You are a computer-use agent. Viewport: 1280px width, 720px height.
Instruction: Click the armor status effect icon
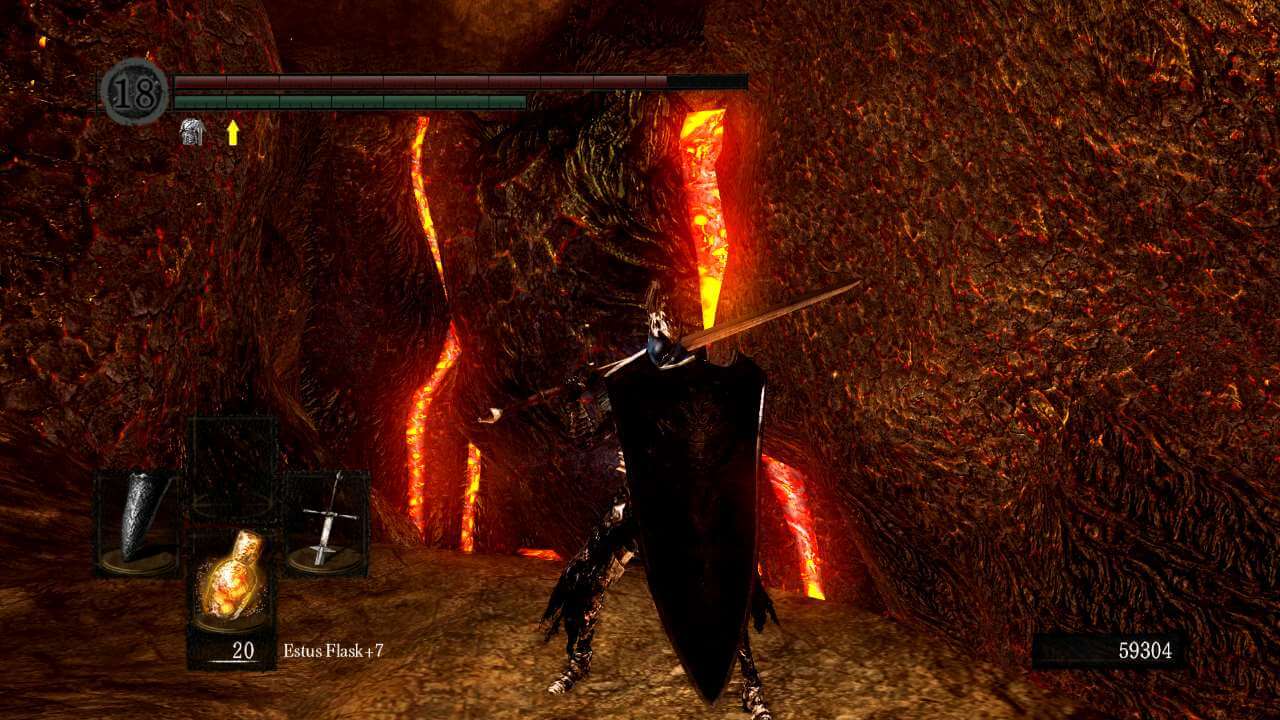194,130
